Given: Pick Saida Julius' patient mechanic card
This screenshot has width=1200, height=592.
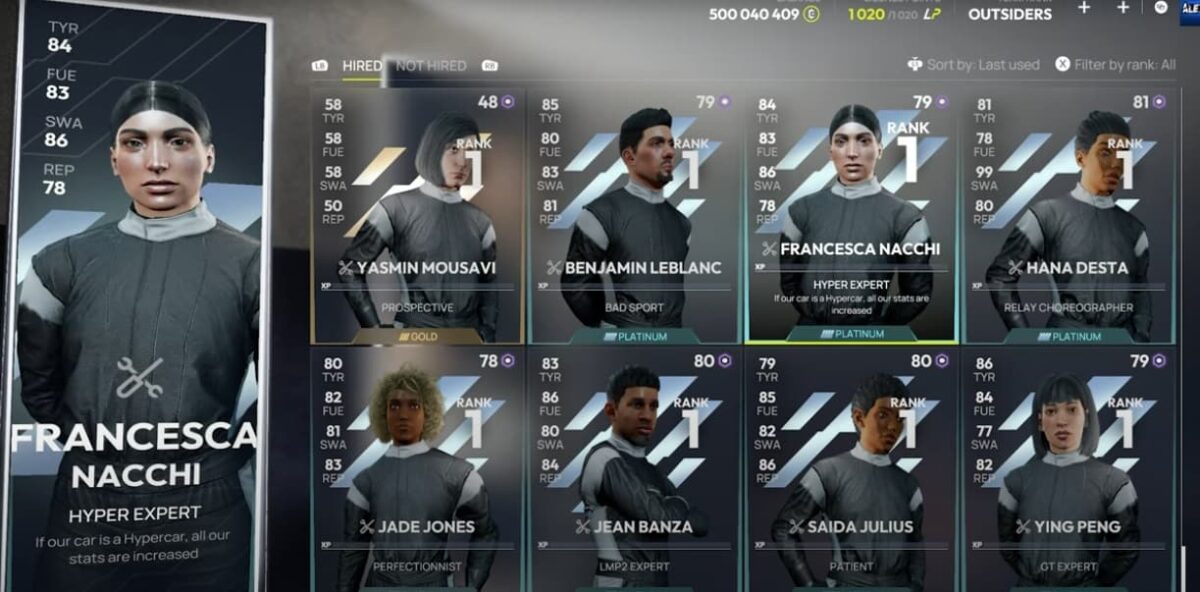Looking at the screenshot, I should click(851, 468).
